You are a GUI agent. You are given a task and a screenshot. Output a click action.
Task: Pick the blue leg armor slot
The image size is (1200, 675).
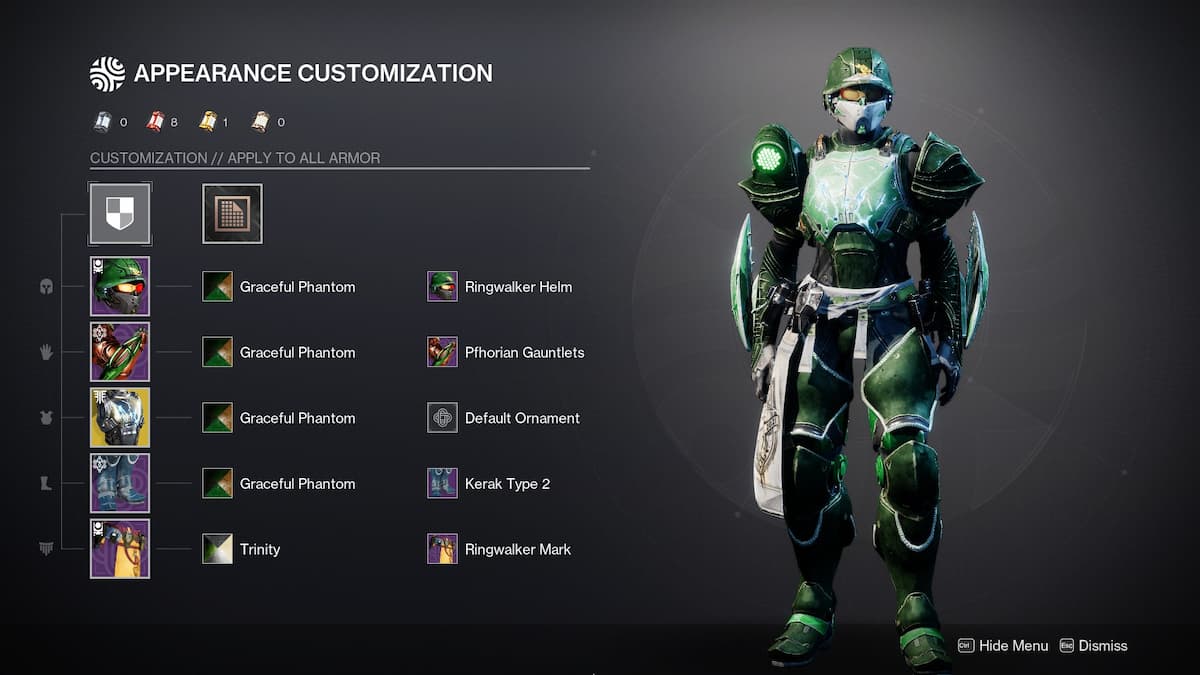tap(120, 483)
